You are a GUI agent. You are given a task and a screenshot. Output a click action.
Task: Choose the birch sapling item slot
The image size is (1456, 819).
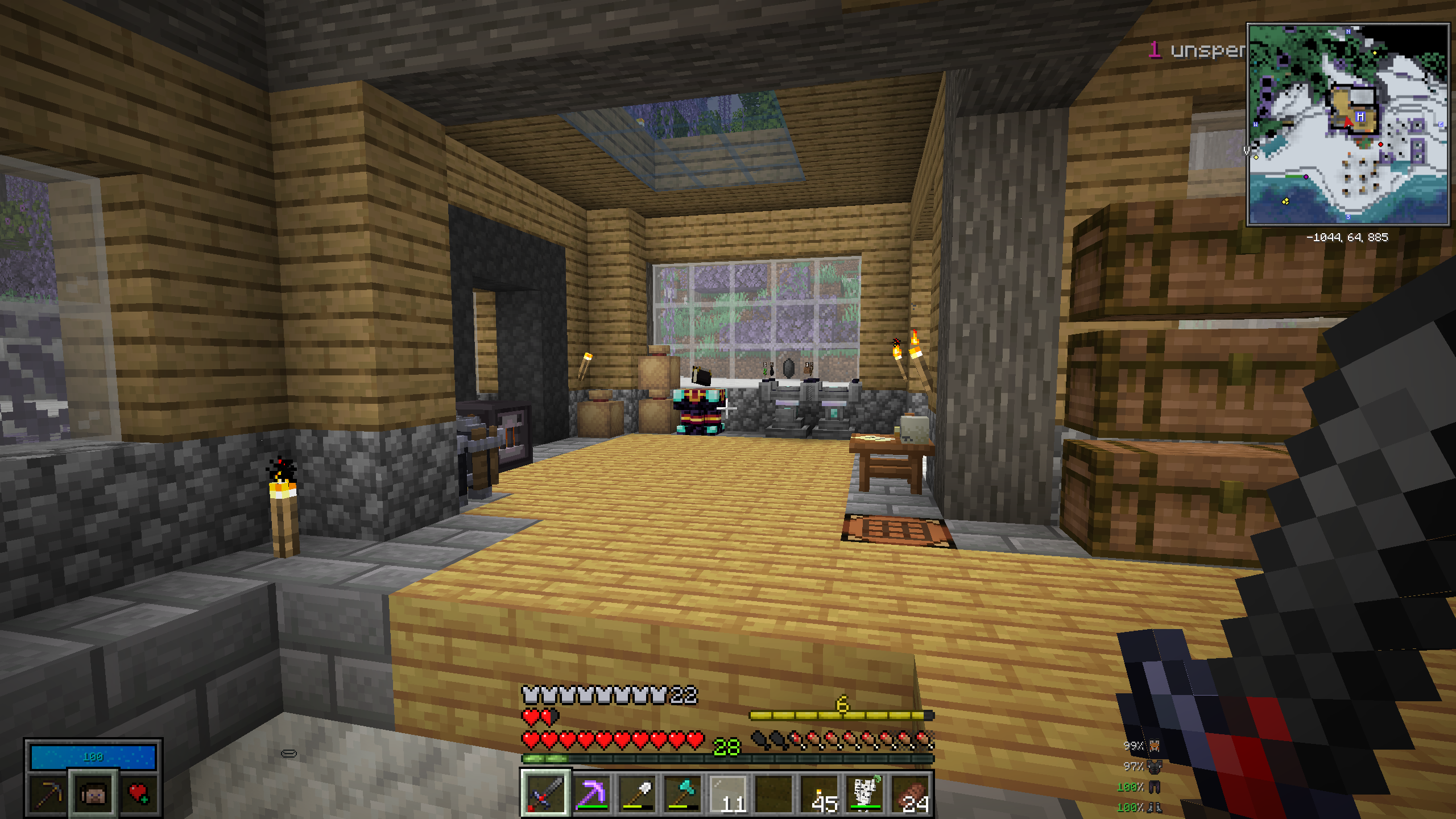(864, 793)
